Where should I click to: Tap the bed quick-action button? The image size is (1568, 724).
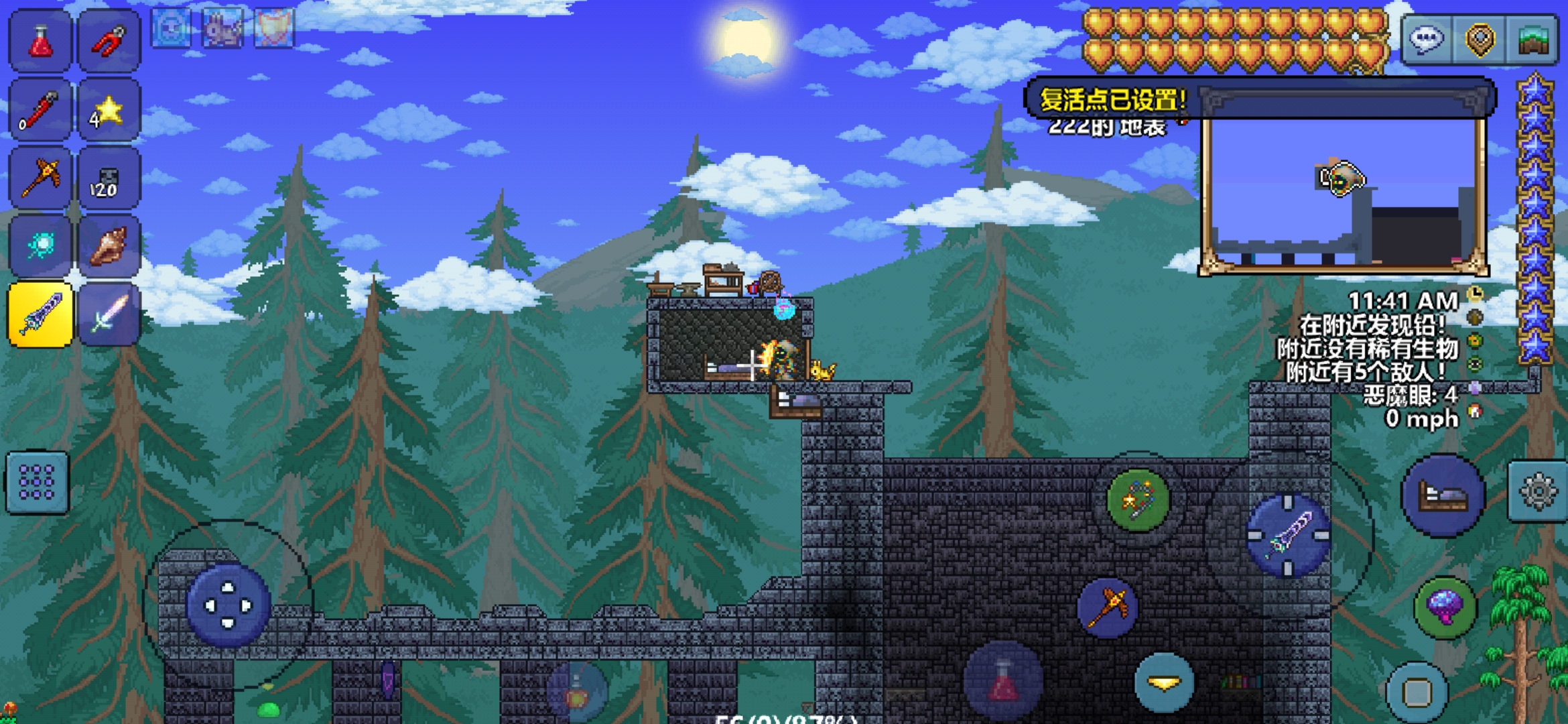click(1443, 496)
